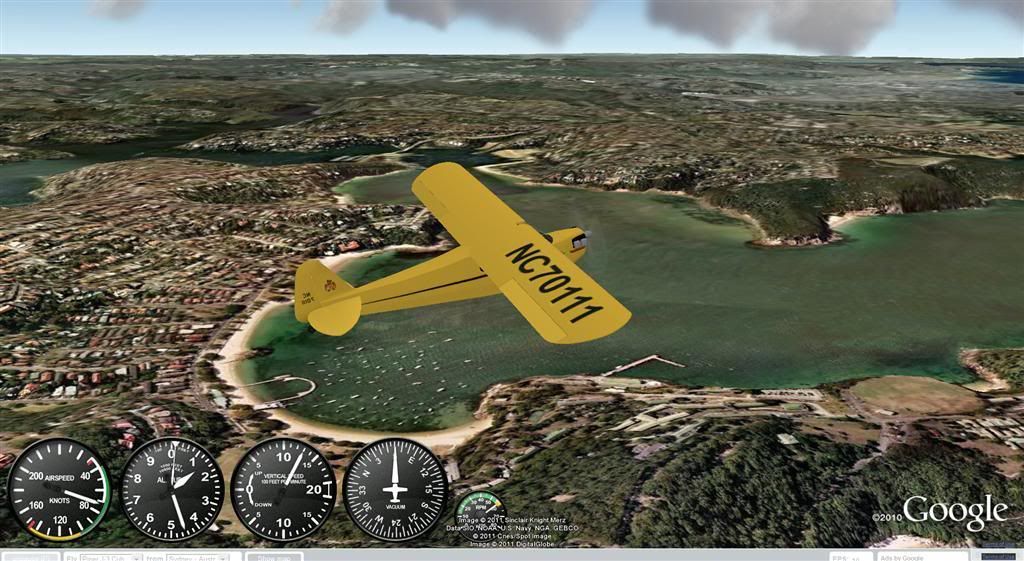
Task: Open the Sydney start location dropdown
Action: (x=202, y=557)
